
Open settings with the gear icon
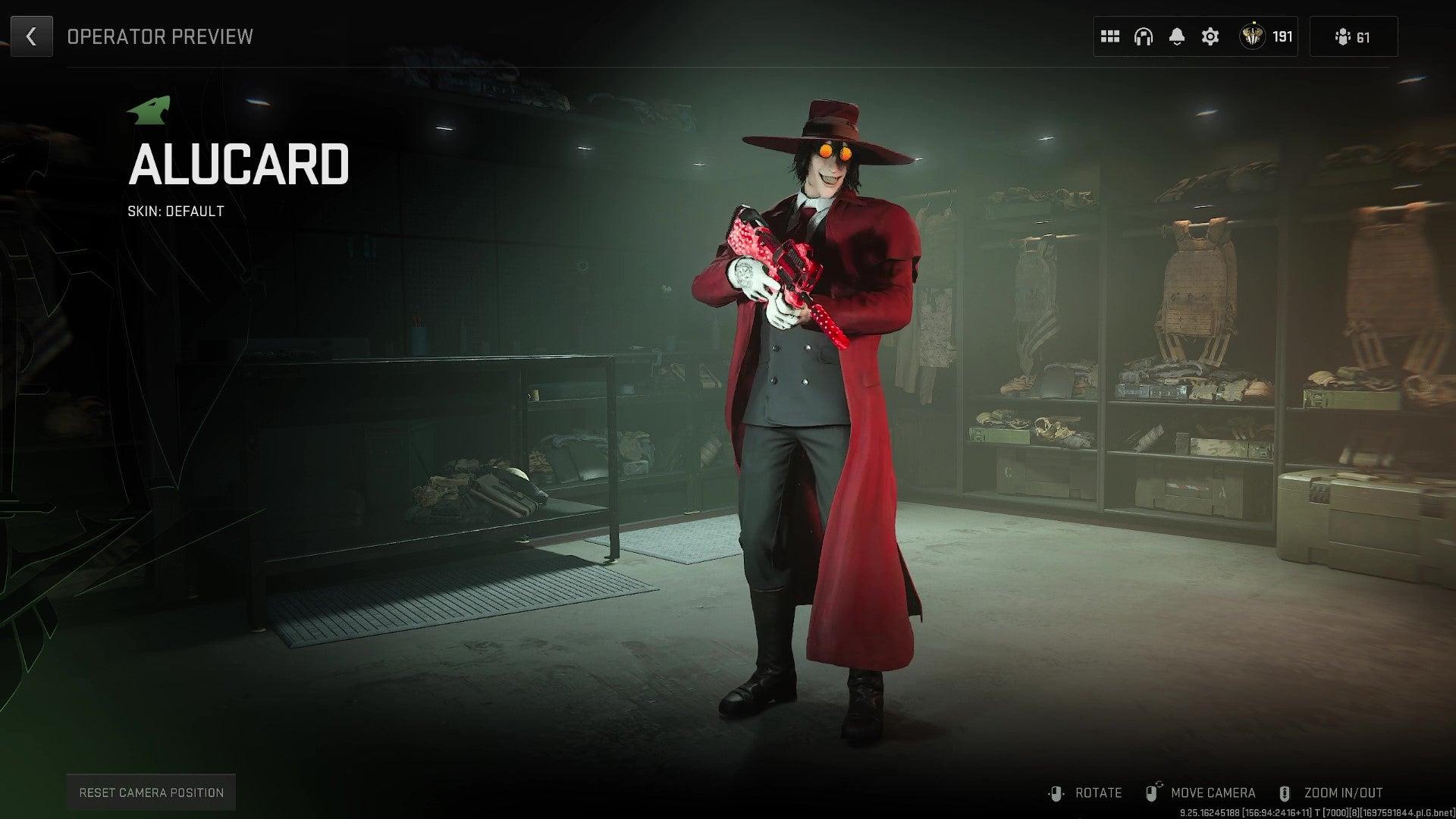coord(1210,36)
